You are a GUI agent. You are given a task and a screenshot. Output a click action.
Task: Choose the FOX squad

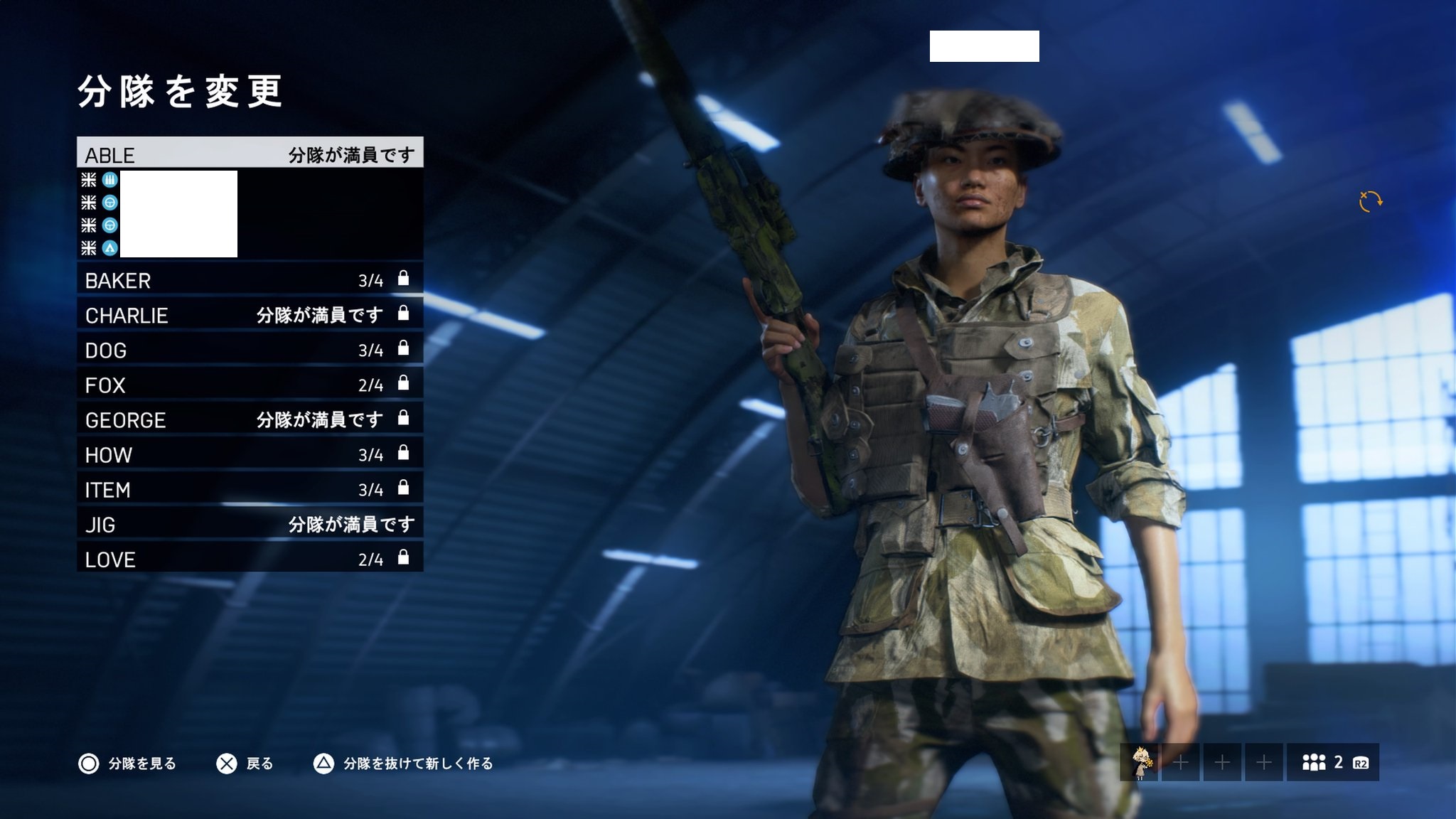(250, 384)
